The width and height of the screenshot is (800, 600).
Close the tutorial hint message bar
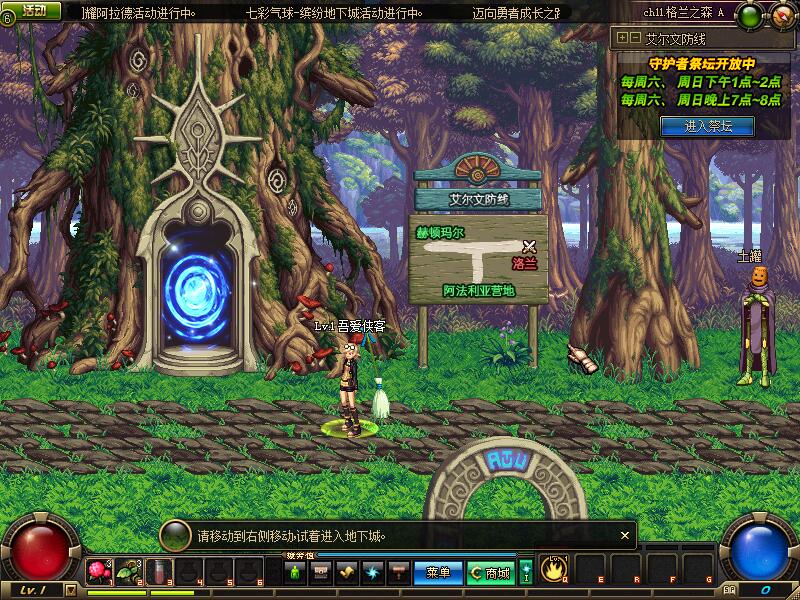point(625,535)
